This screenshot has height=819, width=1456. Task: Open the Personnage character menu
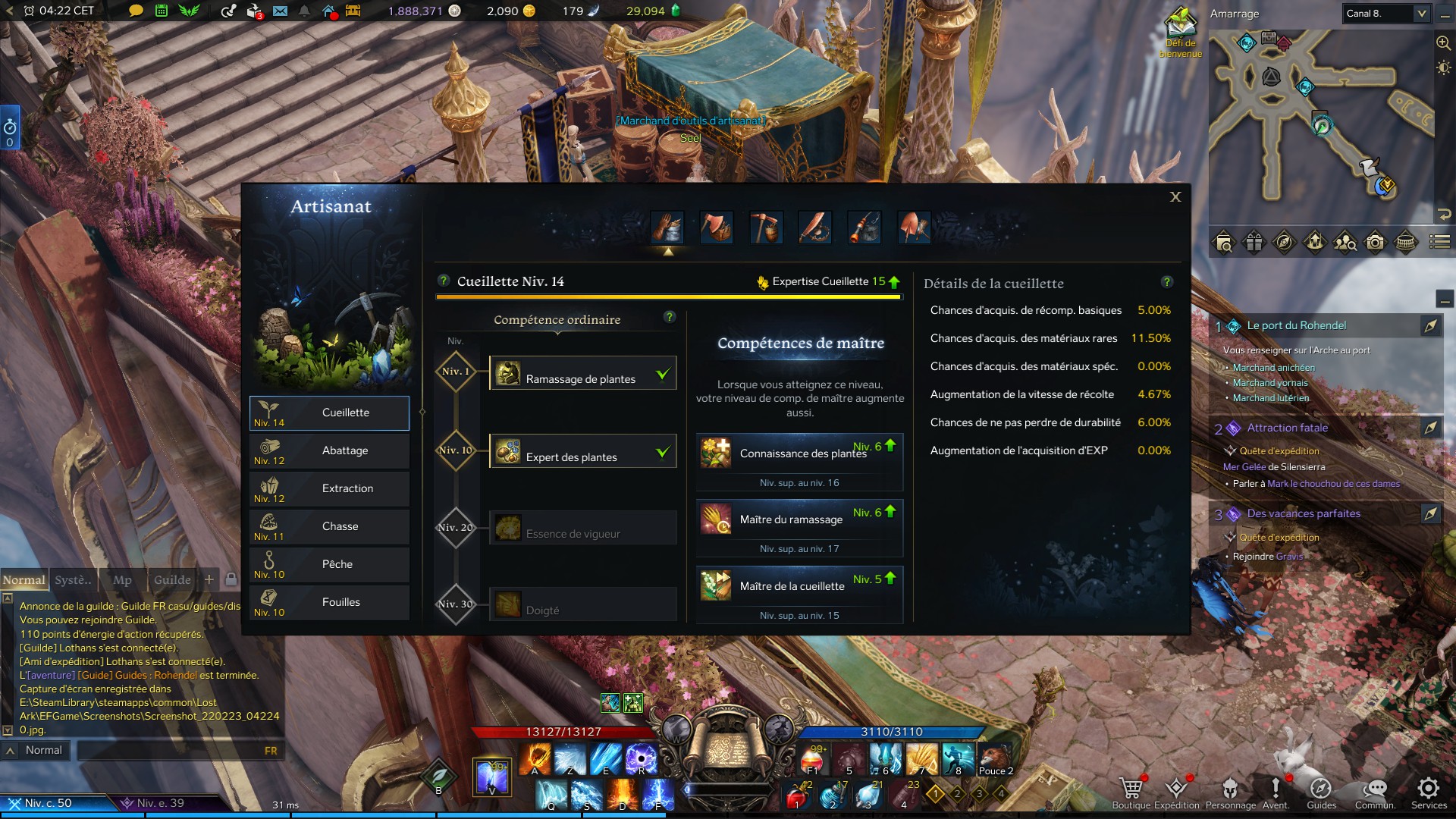pos(1230,792)
